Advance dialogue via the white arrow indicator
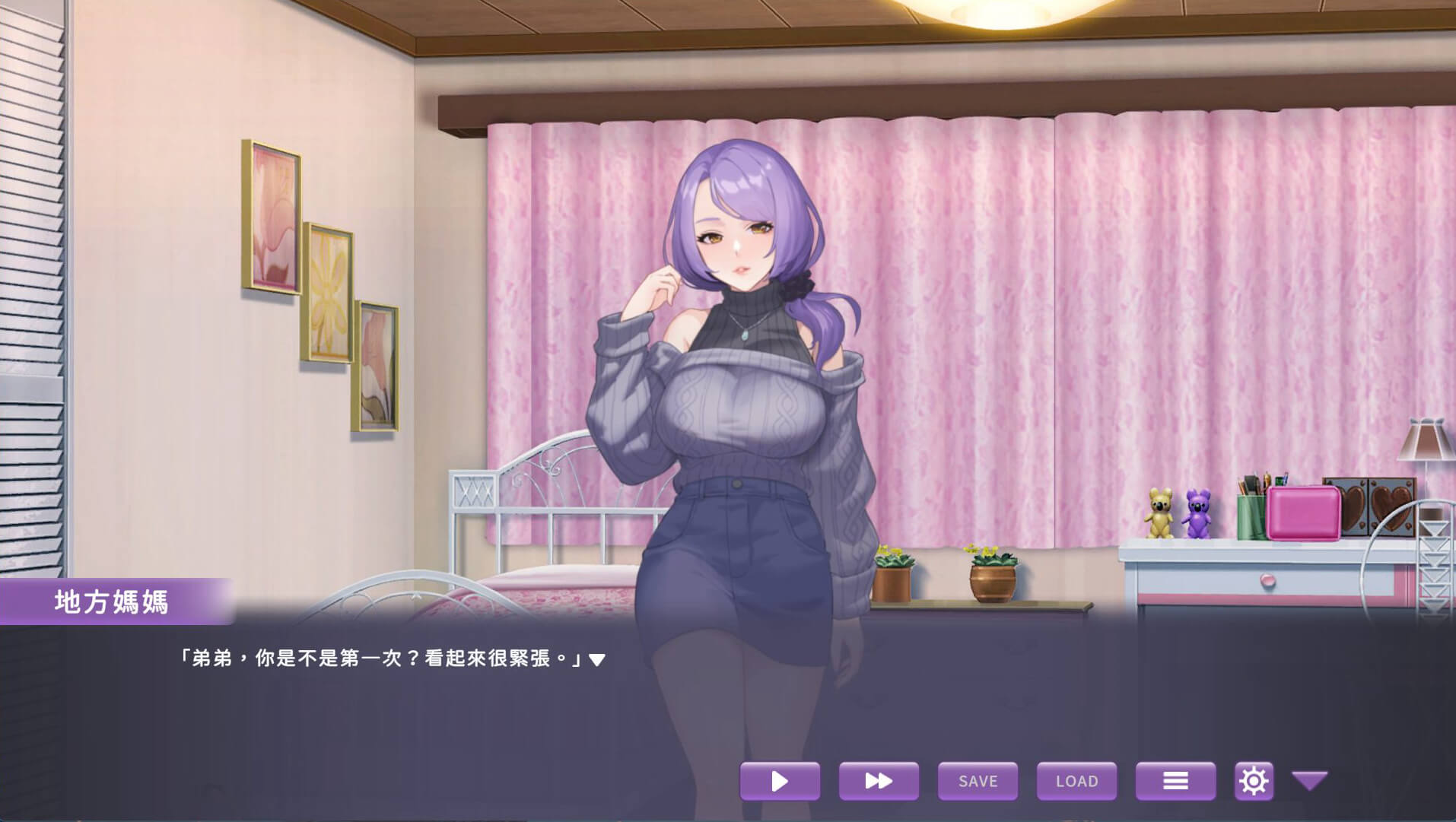This screenshot has height=822, width=1456. point(597,659)
